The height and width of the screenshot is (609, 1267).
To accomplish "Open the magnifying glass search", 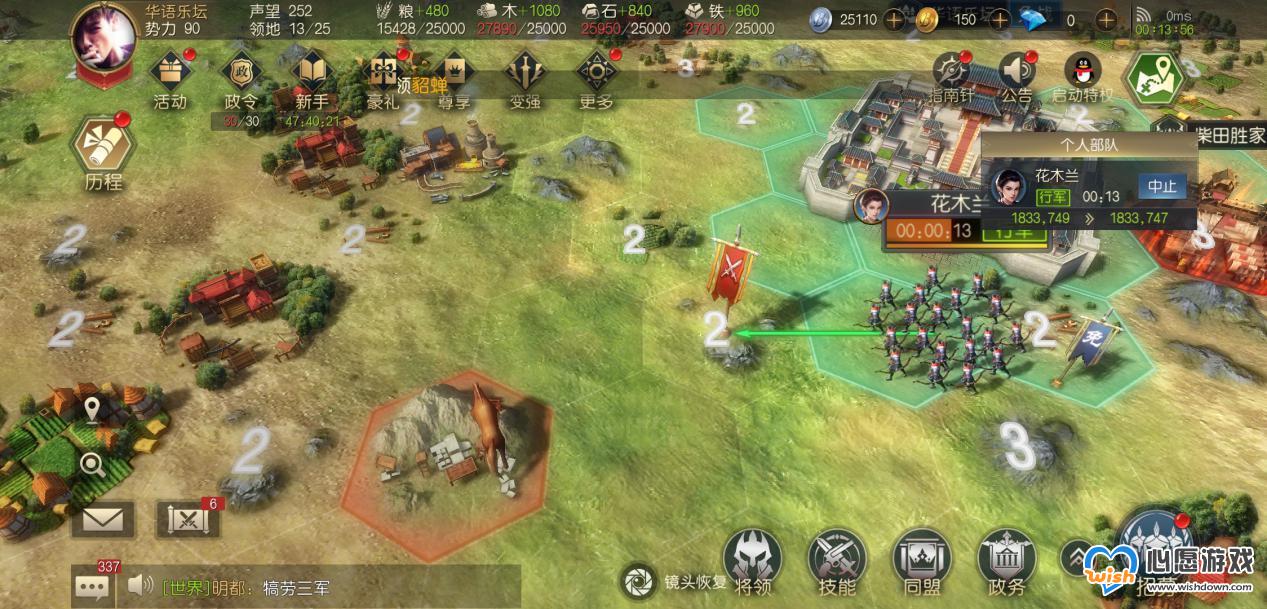I will (x=92, y=463).
